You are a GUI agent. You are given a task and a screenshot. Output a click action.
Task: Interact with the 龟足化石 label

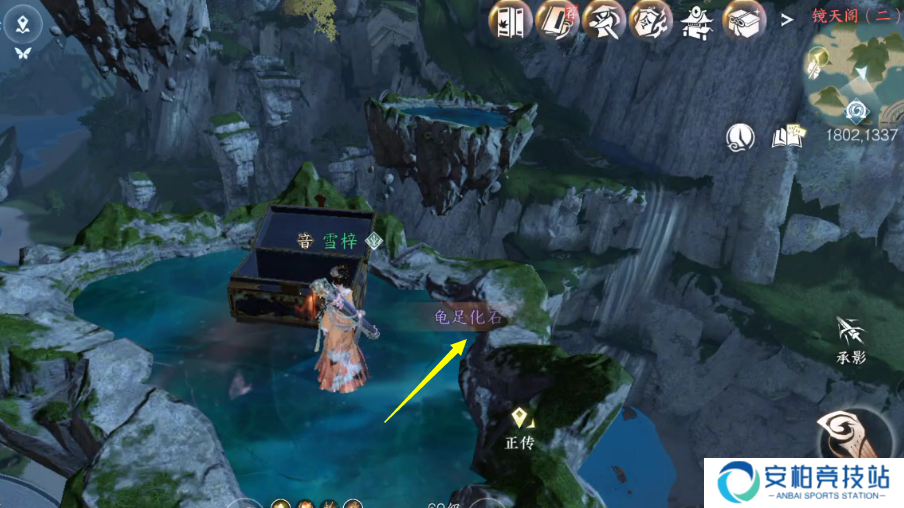pos(470,317)
